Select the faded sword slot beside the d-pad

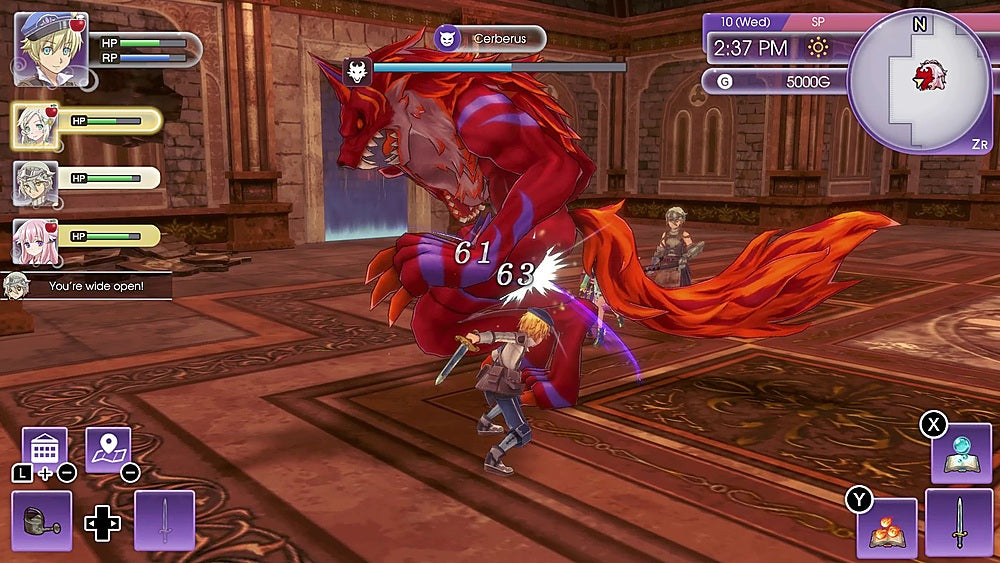(164, 521)
